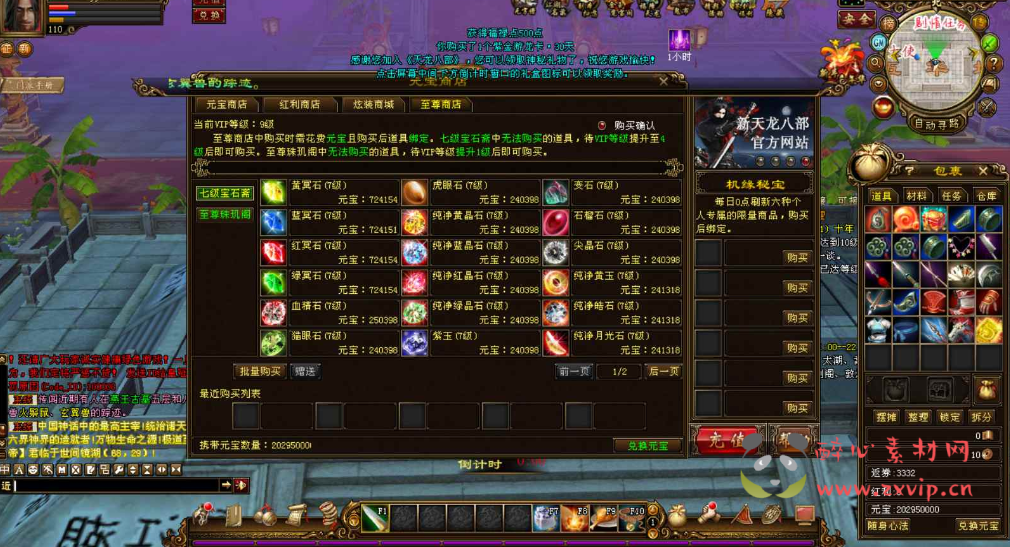
Task: Switch to the 至尊珠玑阁 category
Action: [x=225, y=213]
